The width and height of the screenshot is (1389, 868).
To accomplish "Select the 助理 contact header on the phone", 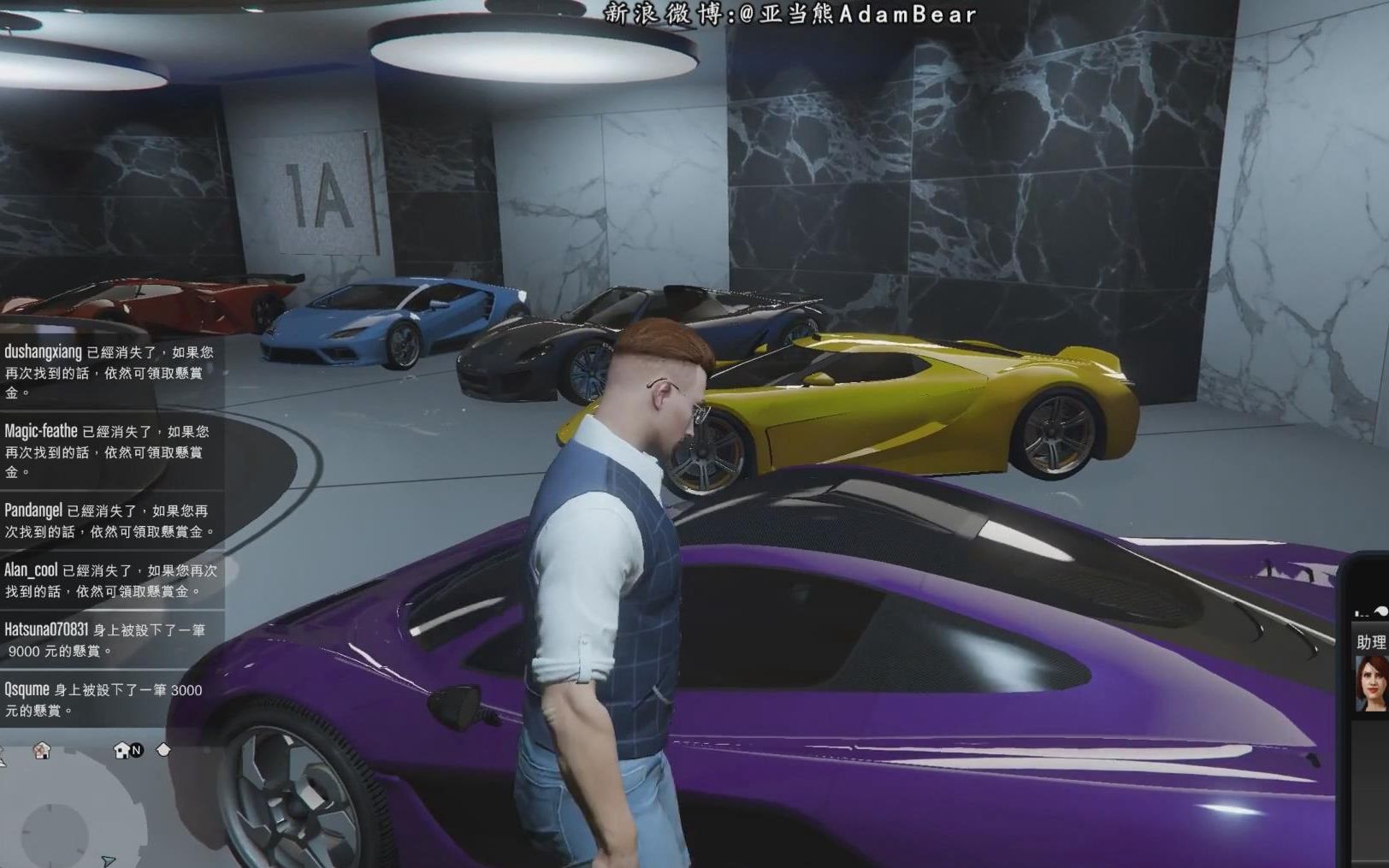I will pos(1370,640).
